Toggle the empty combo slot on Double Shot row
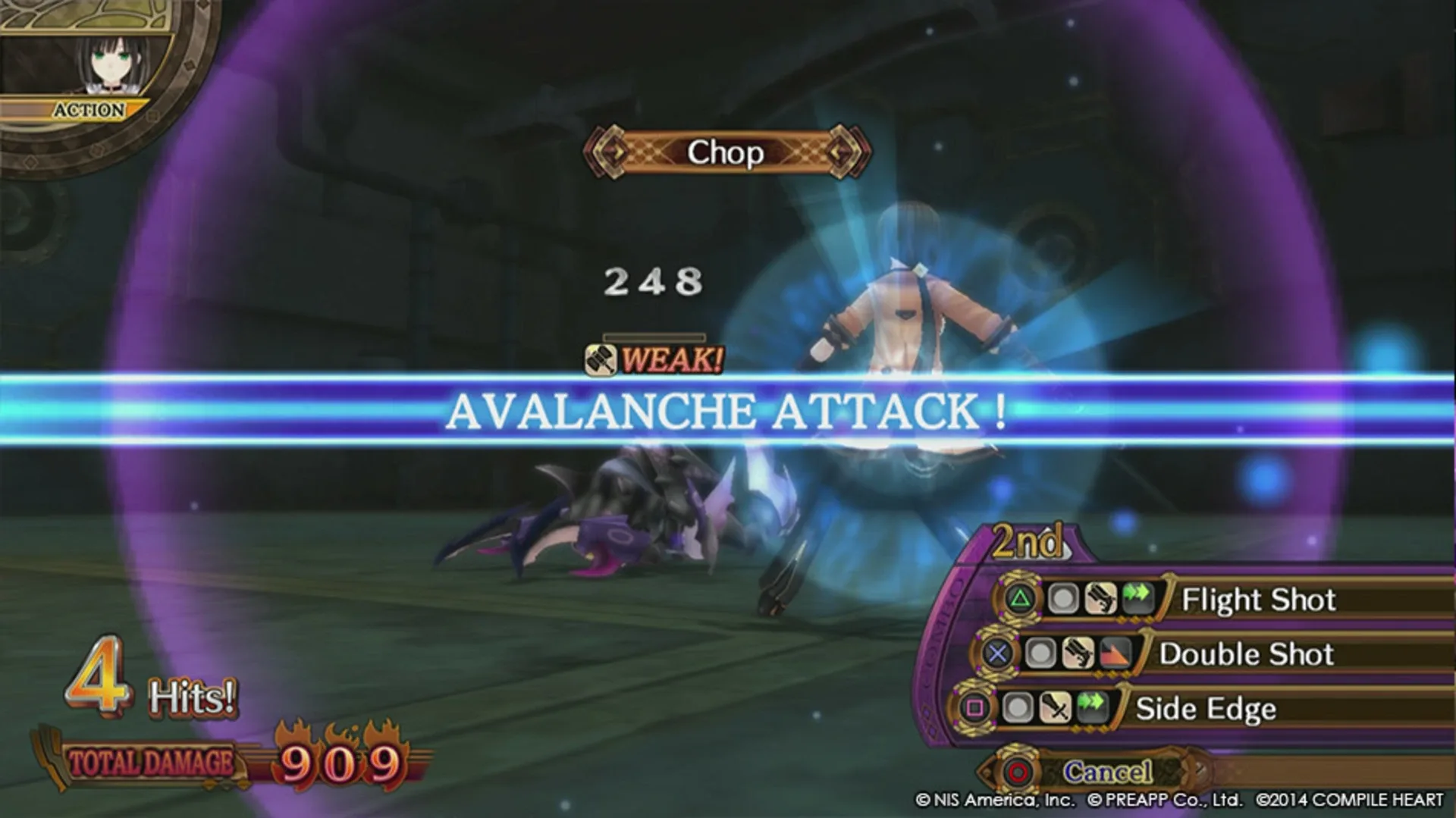 (1041, 654)
